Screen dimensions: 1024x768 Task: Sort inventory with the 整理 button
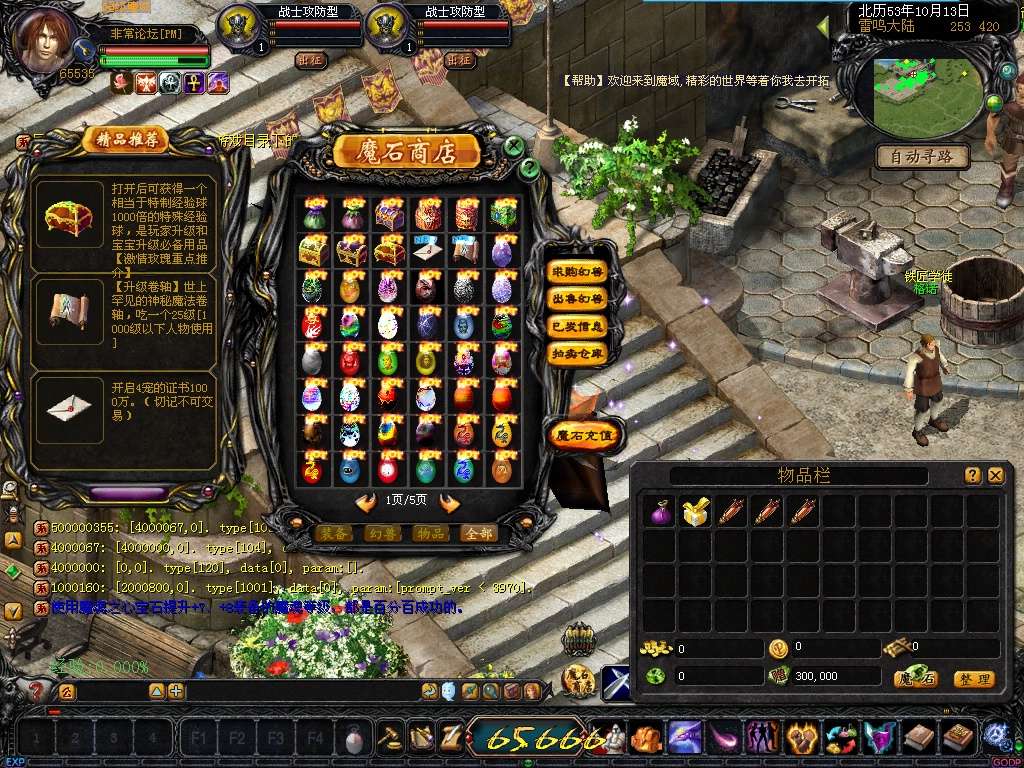(x=973, y=679)
